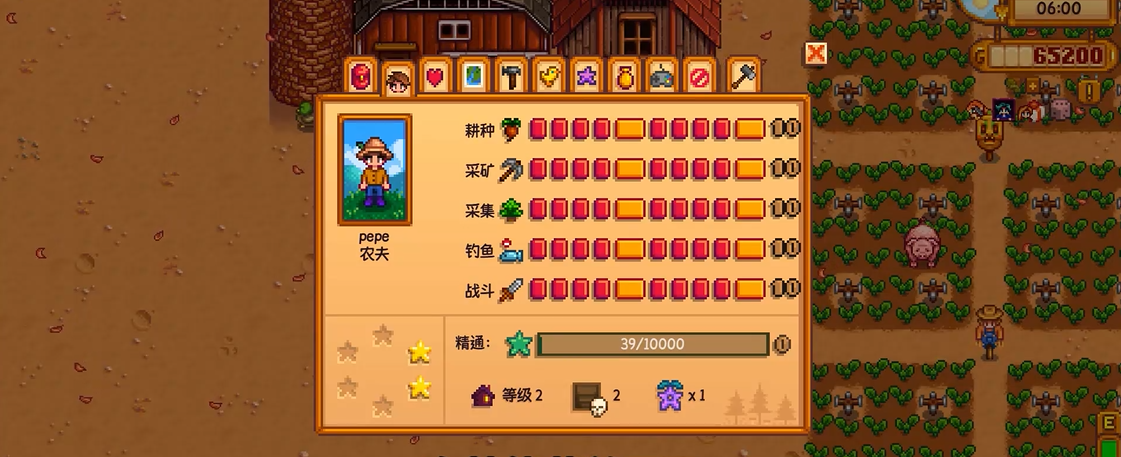Screen dimensions: 1121x457
Task: Open the sledgehammer tab
Action: tap(744, 76)
